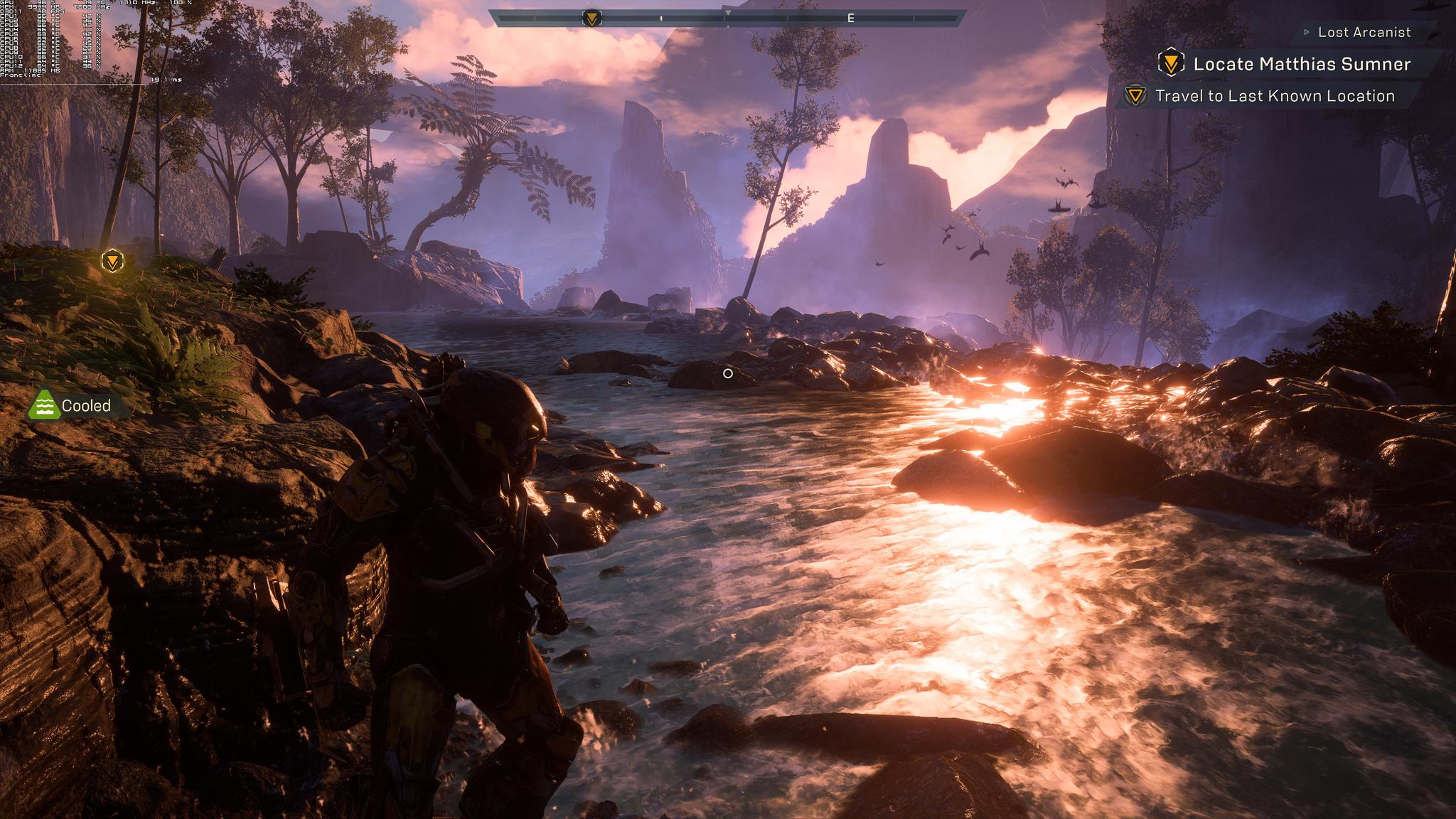Select Travel to Last Known Location objective

pyautogui.click(x=1274, y=96)
